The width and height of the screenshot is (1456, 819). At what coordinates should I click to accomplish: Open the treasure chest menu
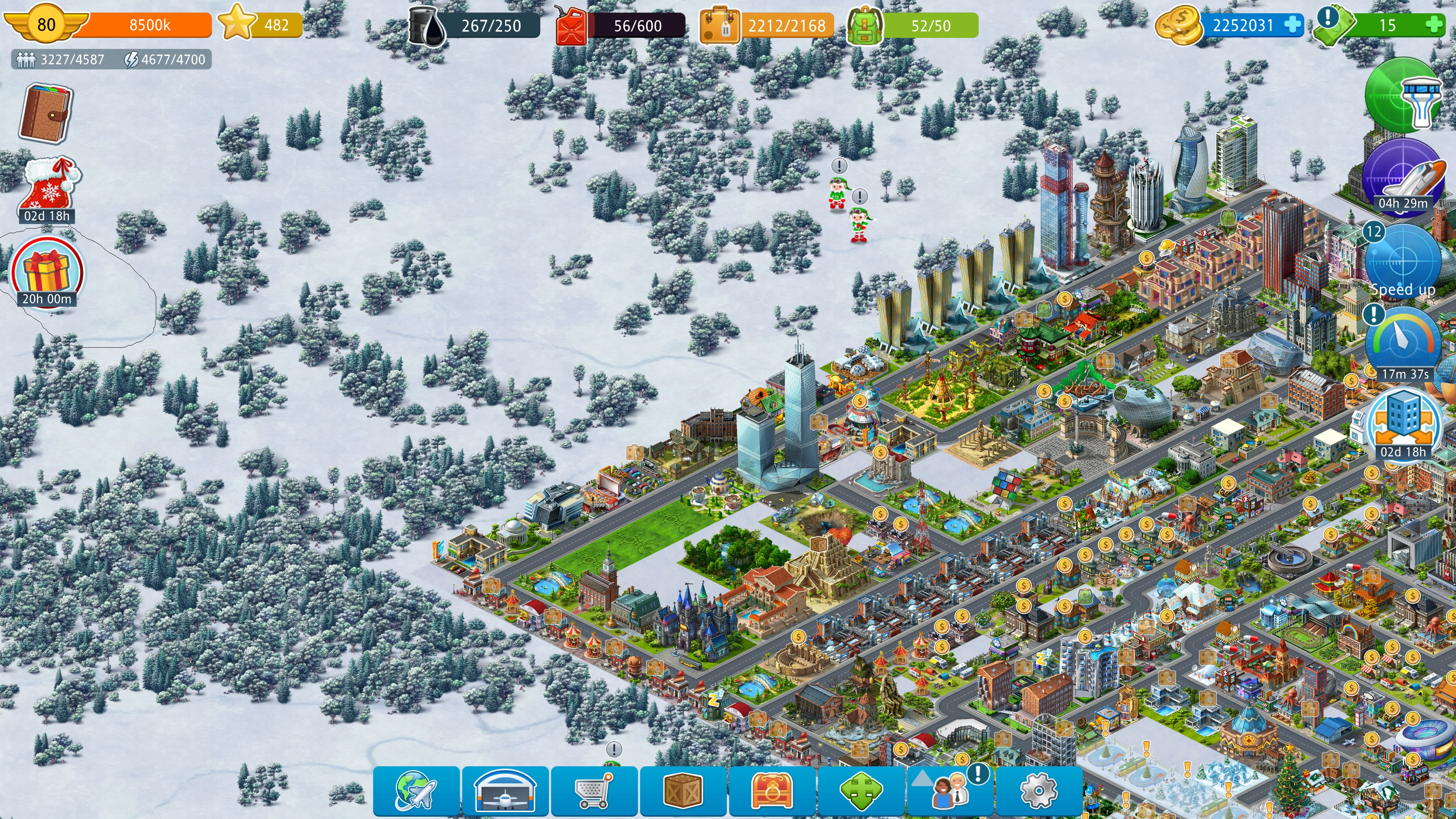click(771, 791)
